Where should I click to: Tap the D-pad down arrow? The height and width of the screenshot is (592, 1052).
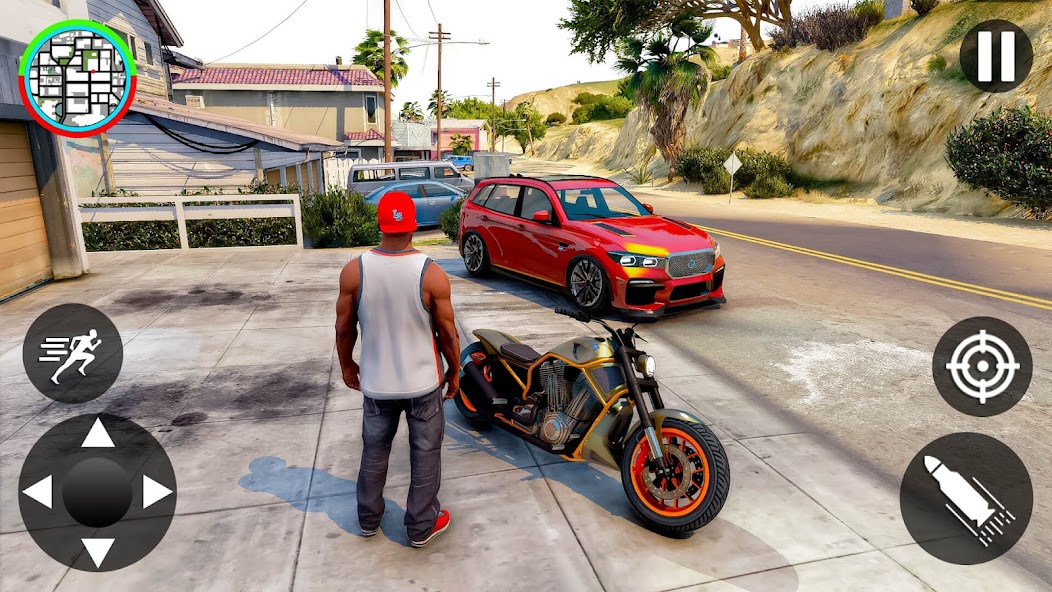[x=97, y=550]
